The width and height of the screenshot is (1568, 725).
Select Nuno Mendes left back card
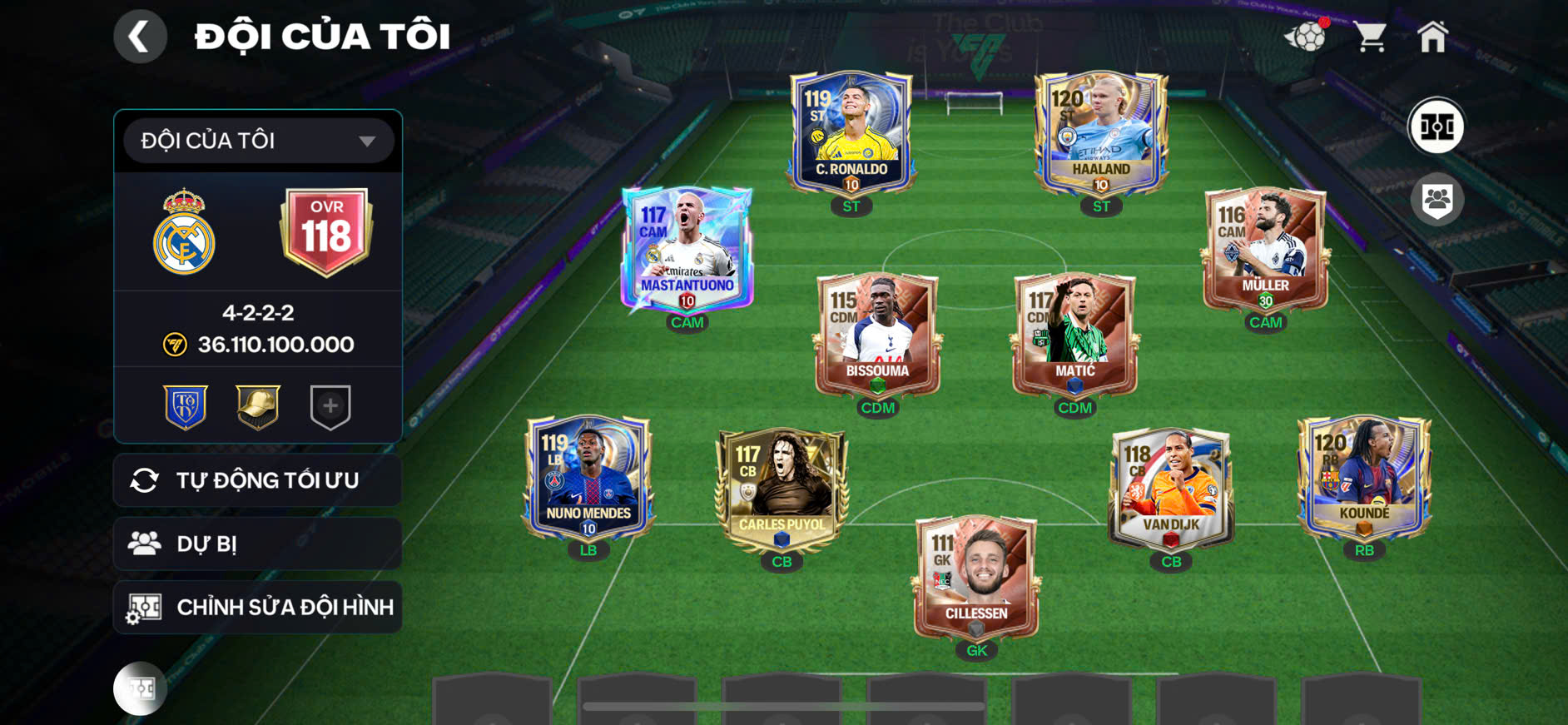588,479
